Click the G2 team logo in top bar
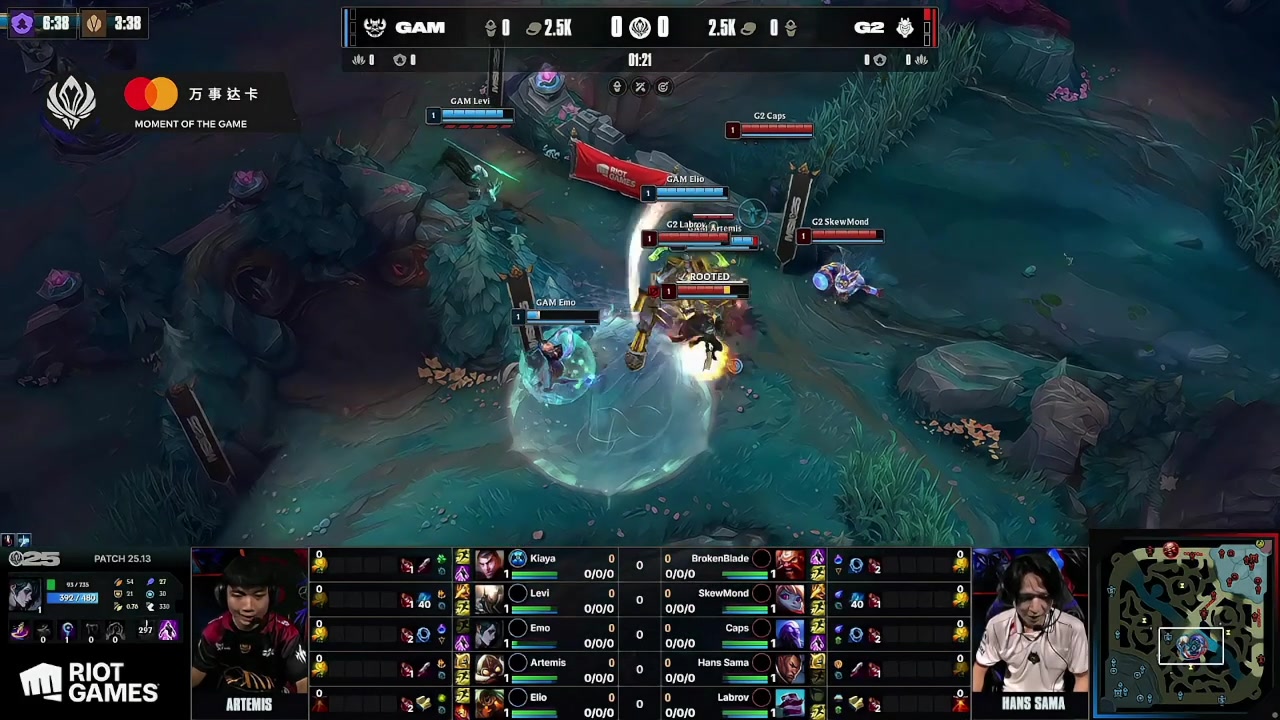This screenshot has width=1280, height=720. (904, 28)
